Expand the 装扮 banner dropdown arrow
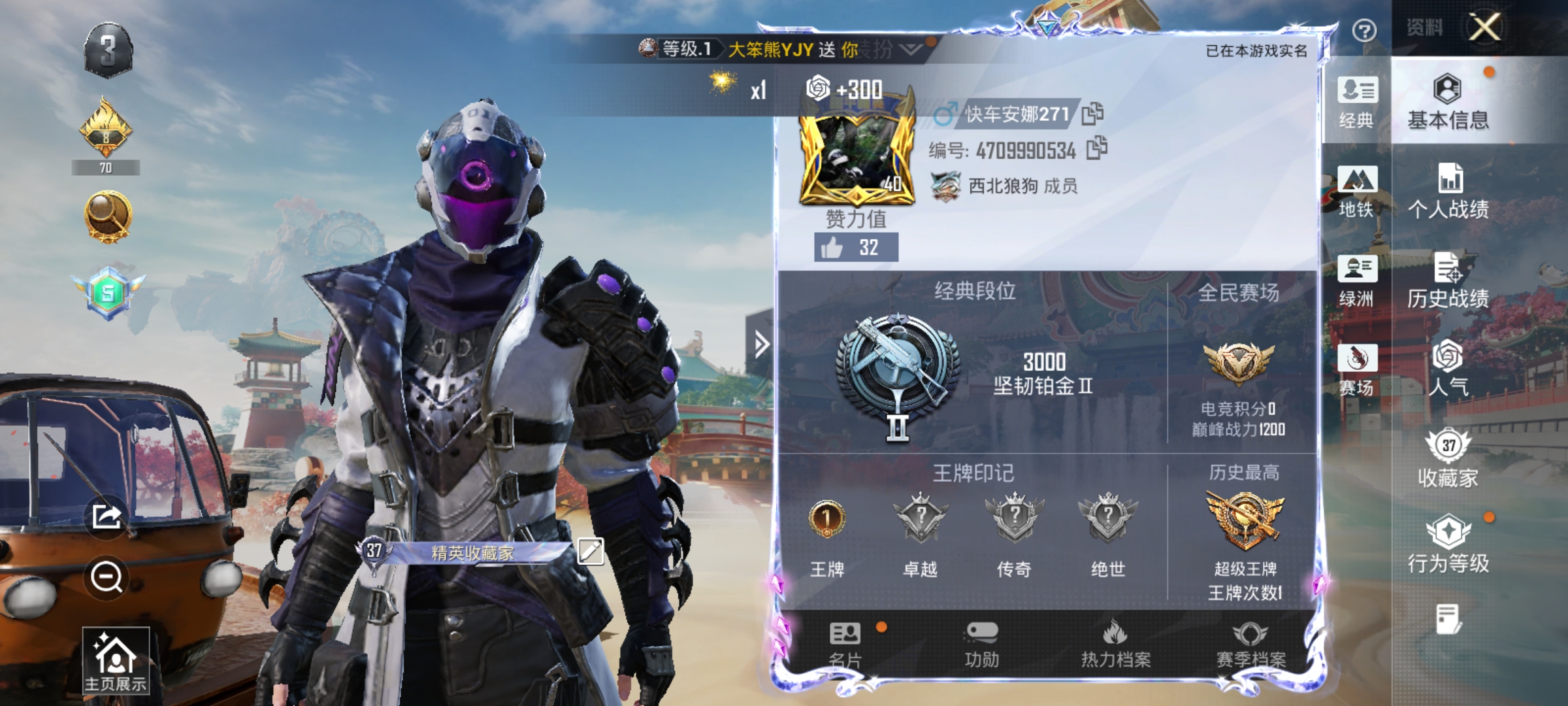Image resolution: width=1568 pixels, height=706 pixels. tap(908, 47)
